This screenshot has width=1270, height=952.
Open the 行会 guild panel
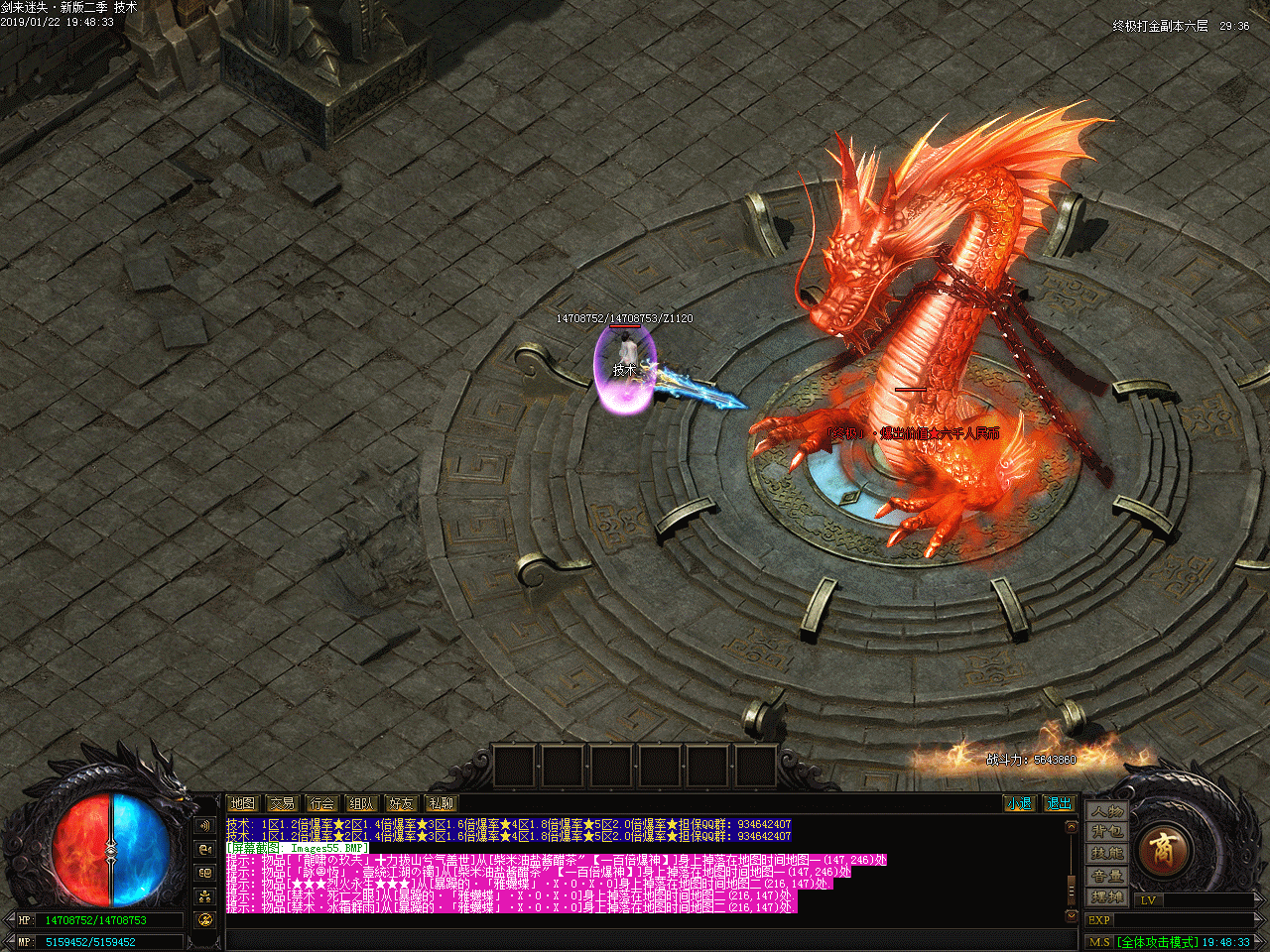click(321, 803)
